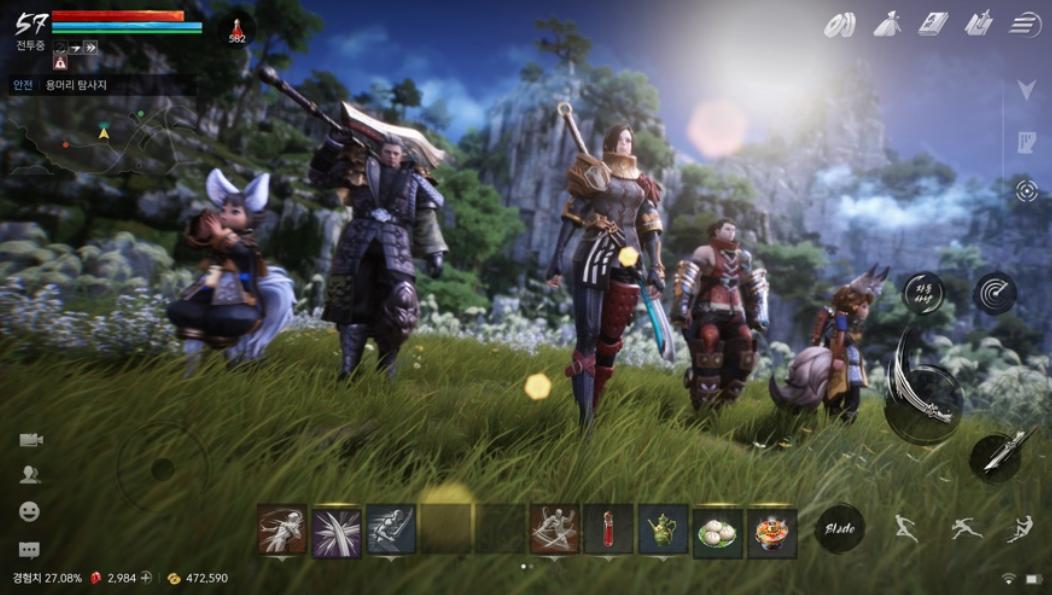The width and height of the screenshot is (1052, 595).
Task: Tap the Blade stance button
Action: pos(839,528)
